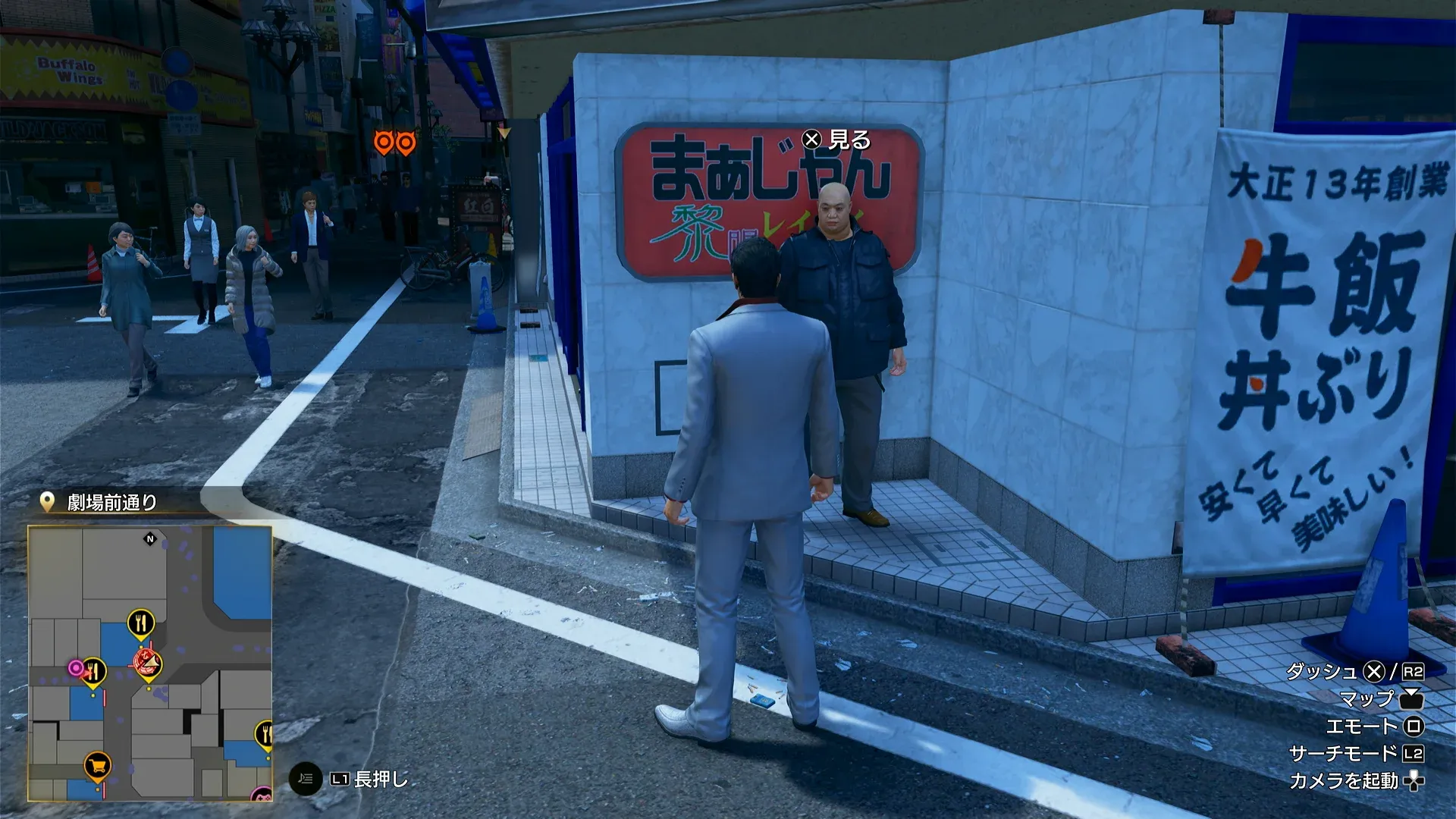Click the pink gamepad arcade icon at minimap corner
Viewport: 1456px width, 819px height.
(264, 795)
